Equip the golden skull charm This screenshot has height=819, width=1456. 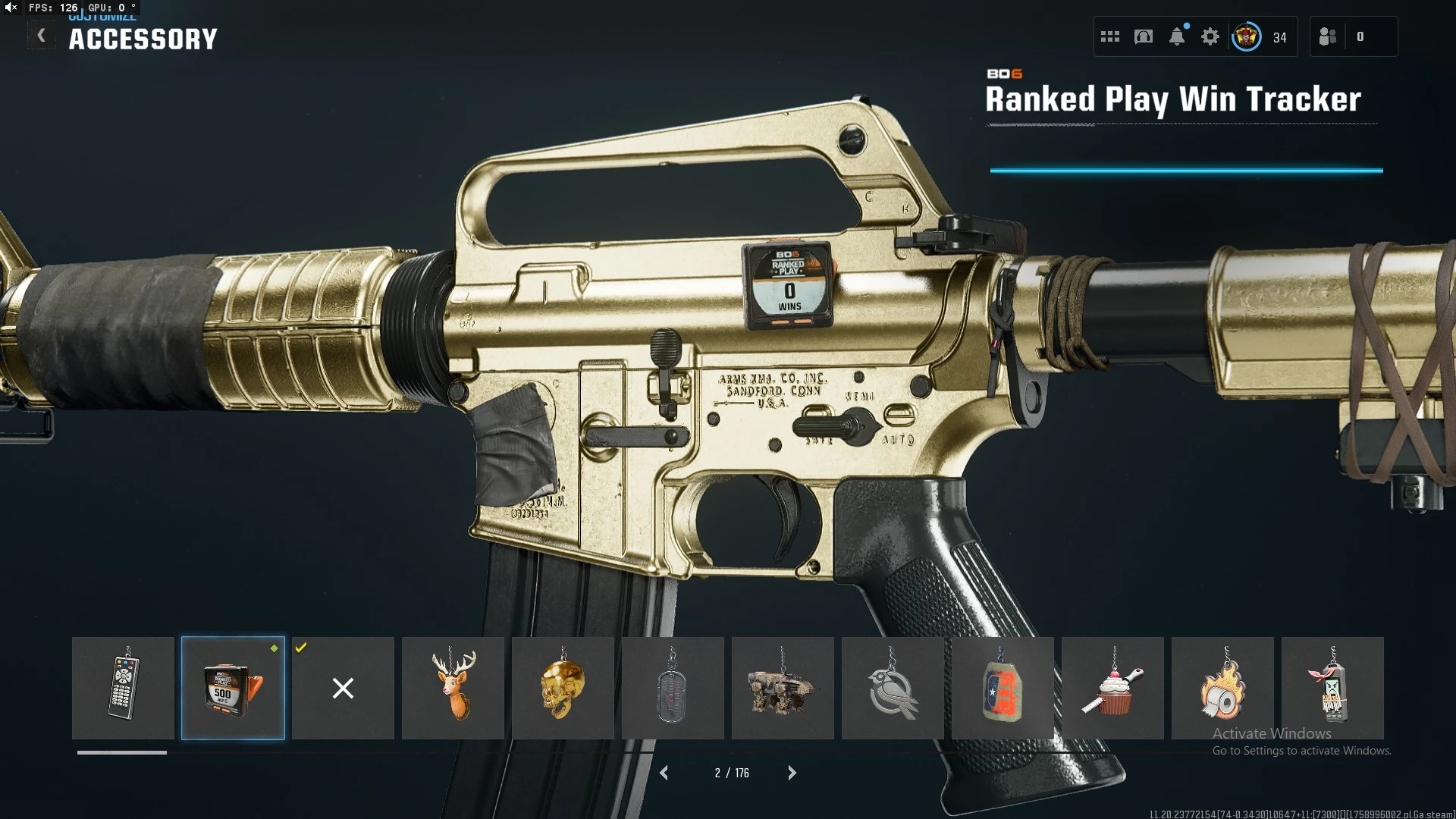coord(563,688)
